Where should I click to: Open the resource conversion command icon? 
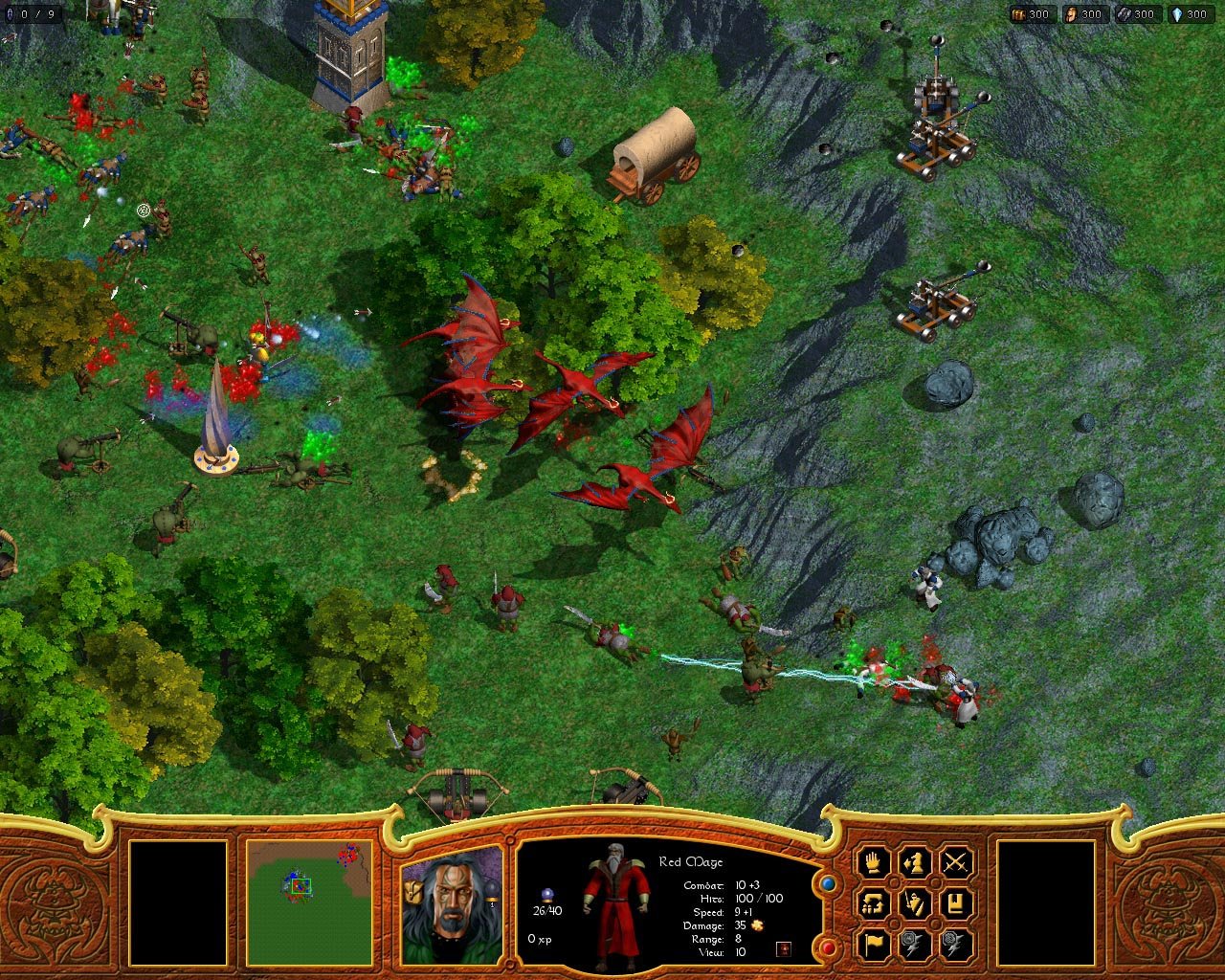(x=872, y=903)
